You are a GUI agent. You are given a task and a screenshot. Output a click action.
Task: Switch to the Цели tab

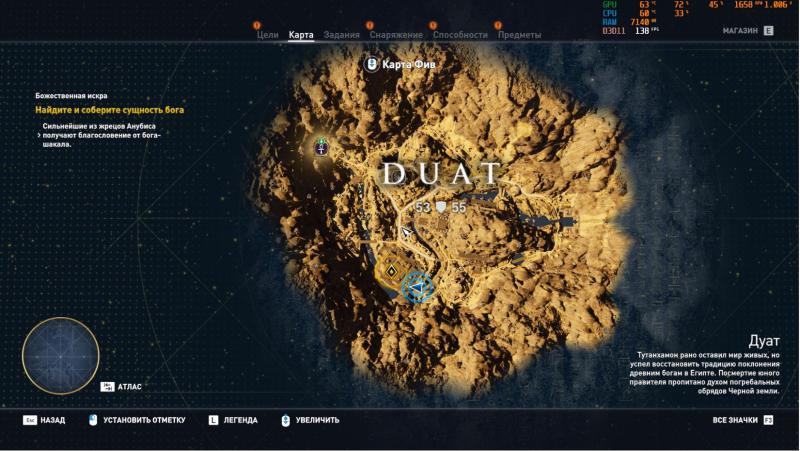pyautogui.click(x=267, y=35)
